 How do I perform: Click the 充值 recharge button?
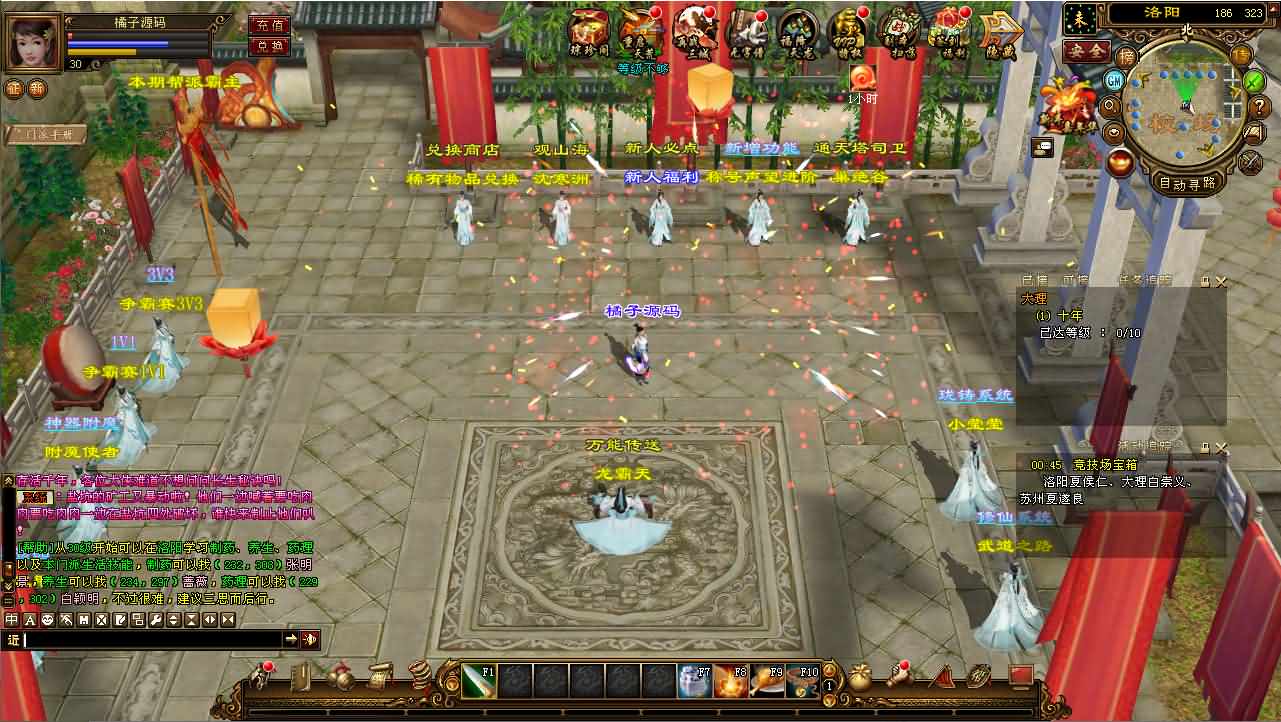pyautogui.click(x=270, y=26)
